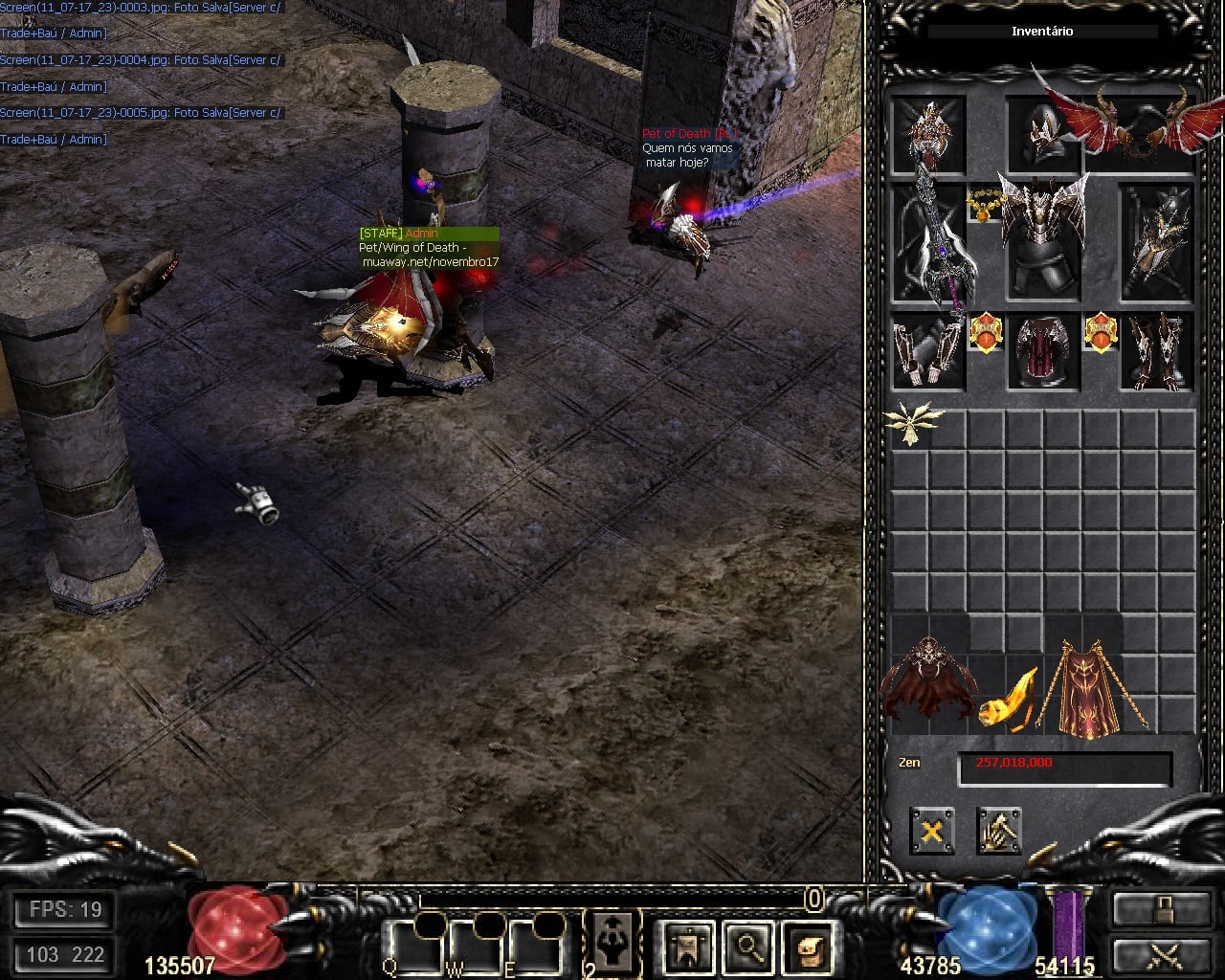The height and width of the screenshot is (980, 1225).
Task: Select the equipped gloves slot
Action: pyautogui.click(x=928, y=351)
